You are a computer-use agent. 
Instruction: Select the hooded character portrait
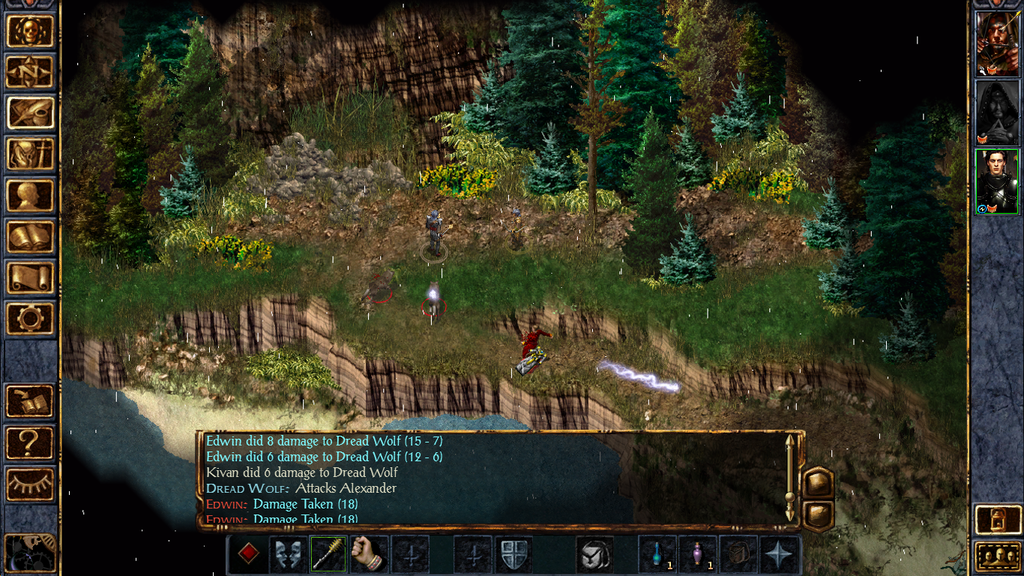(996, 112)
